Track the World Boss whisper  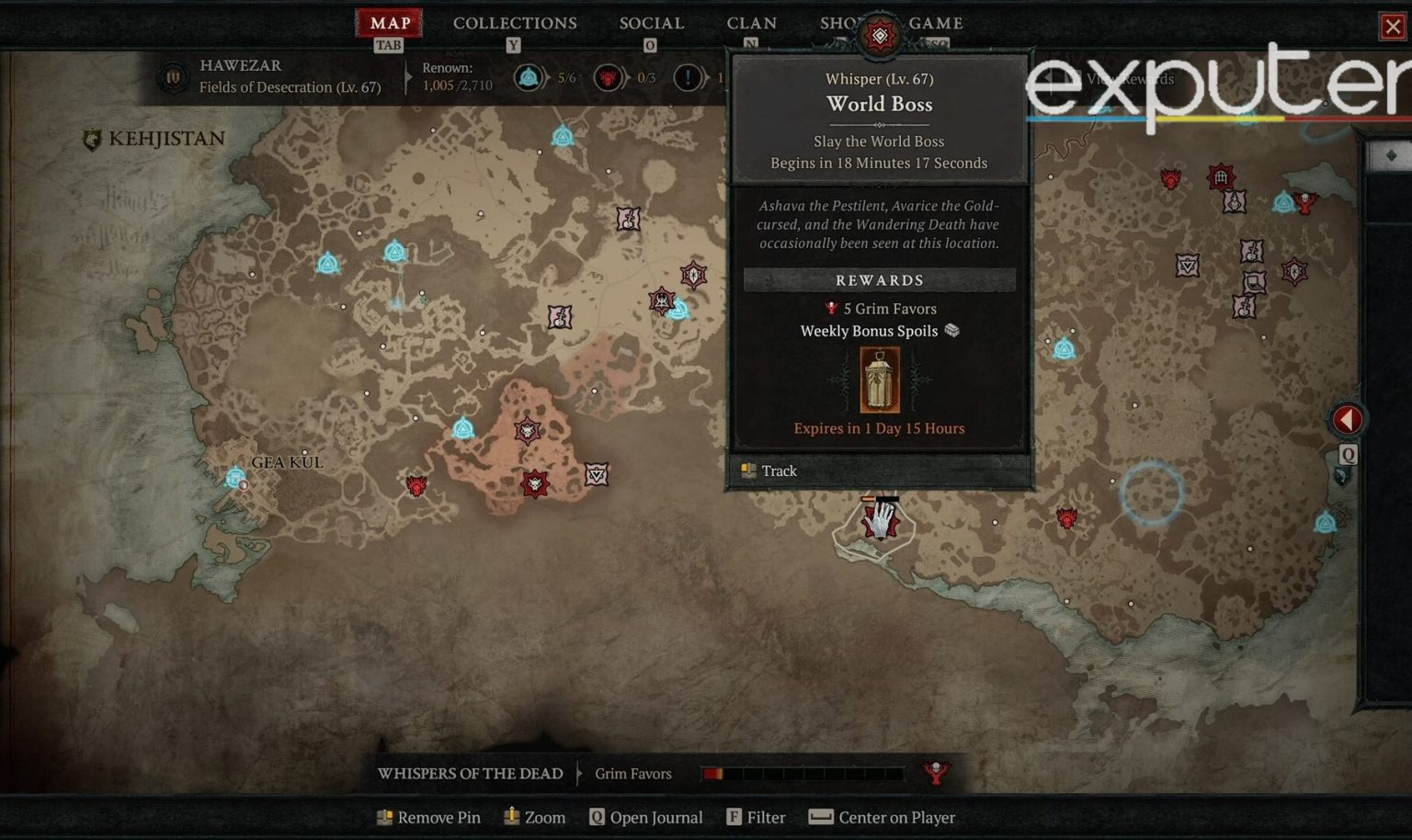click(x=780, y=471)
